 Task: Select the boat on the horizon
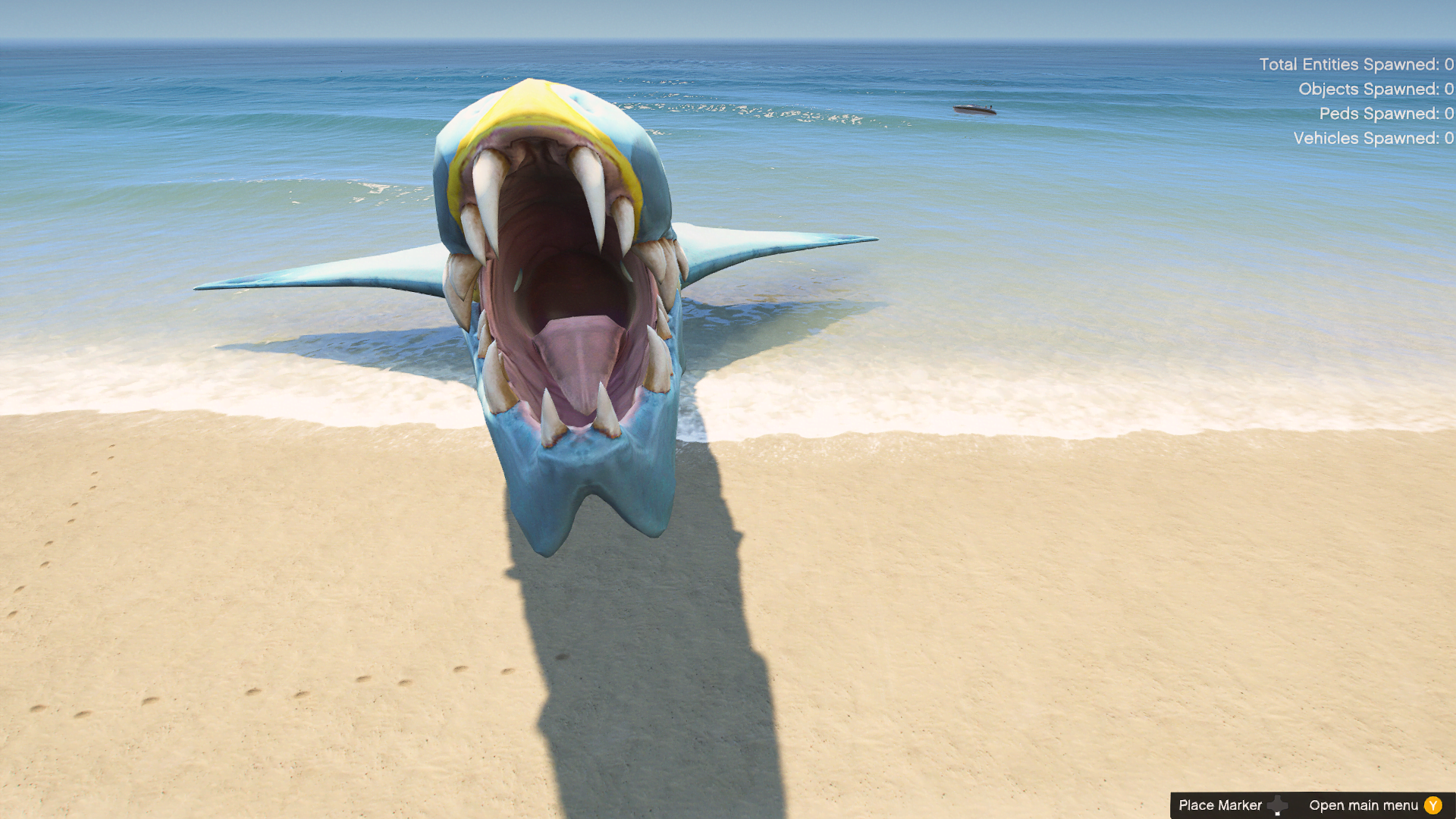pyautogui.click(x=973, y=109)
